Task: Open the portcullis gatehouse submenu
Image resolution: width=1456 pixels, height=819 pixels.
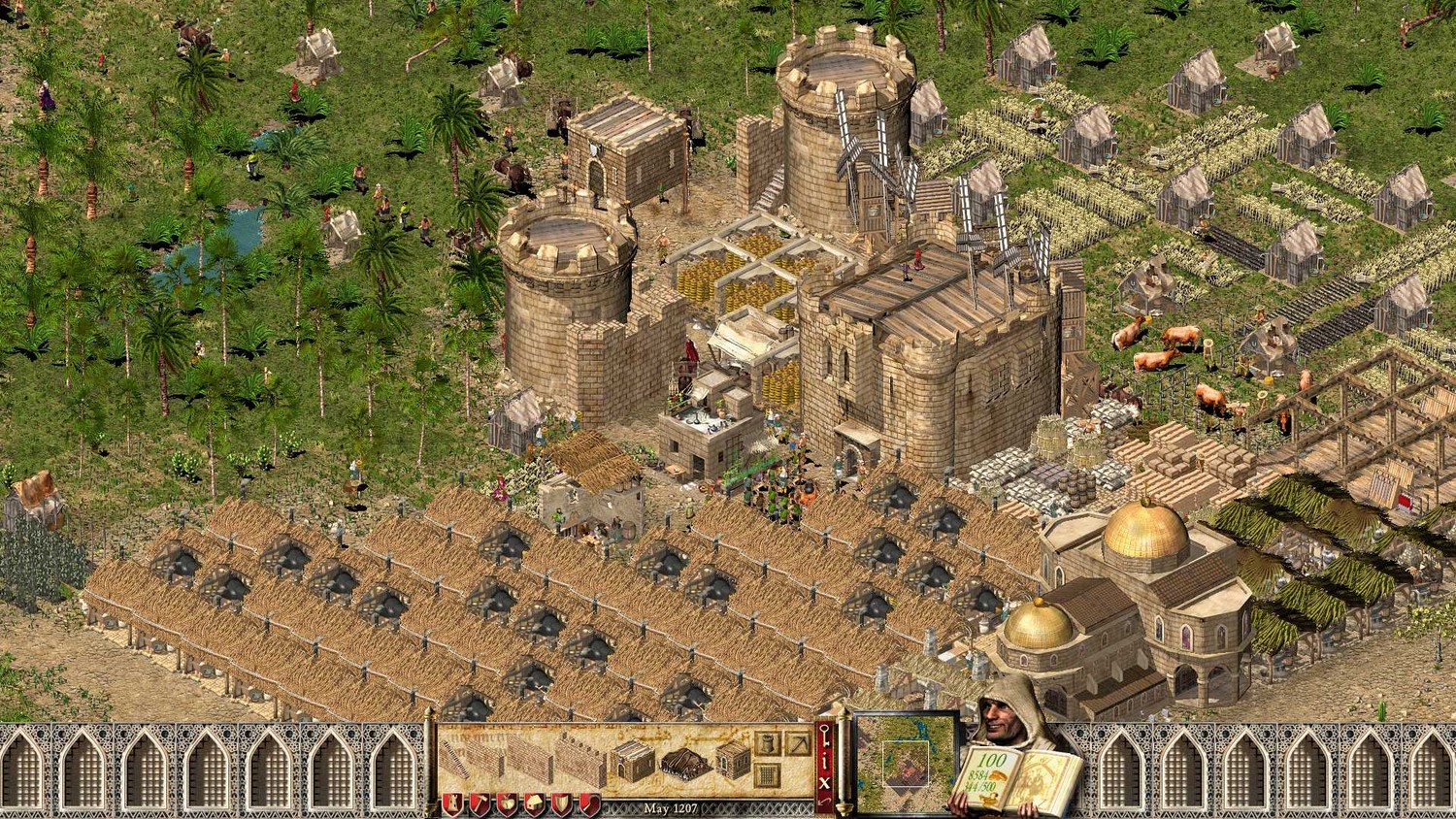Action: point(767,775)
